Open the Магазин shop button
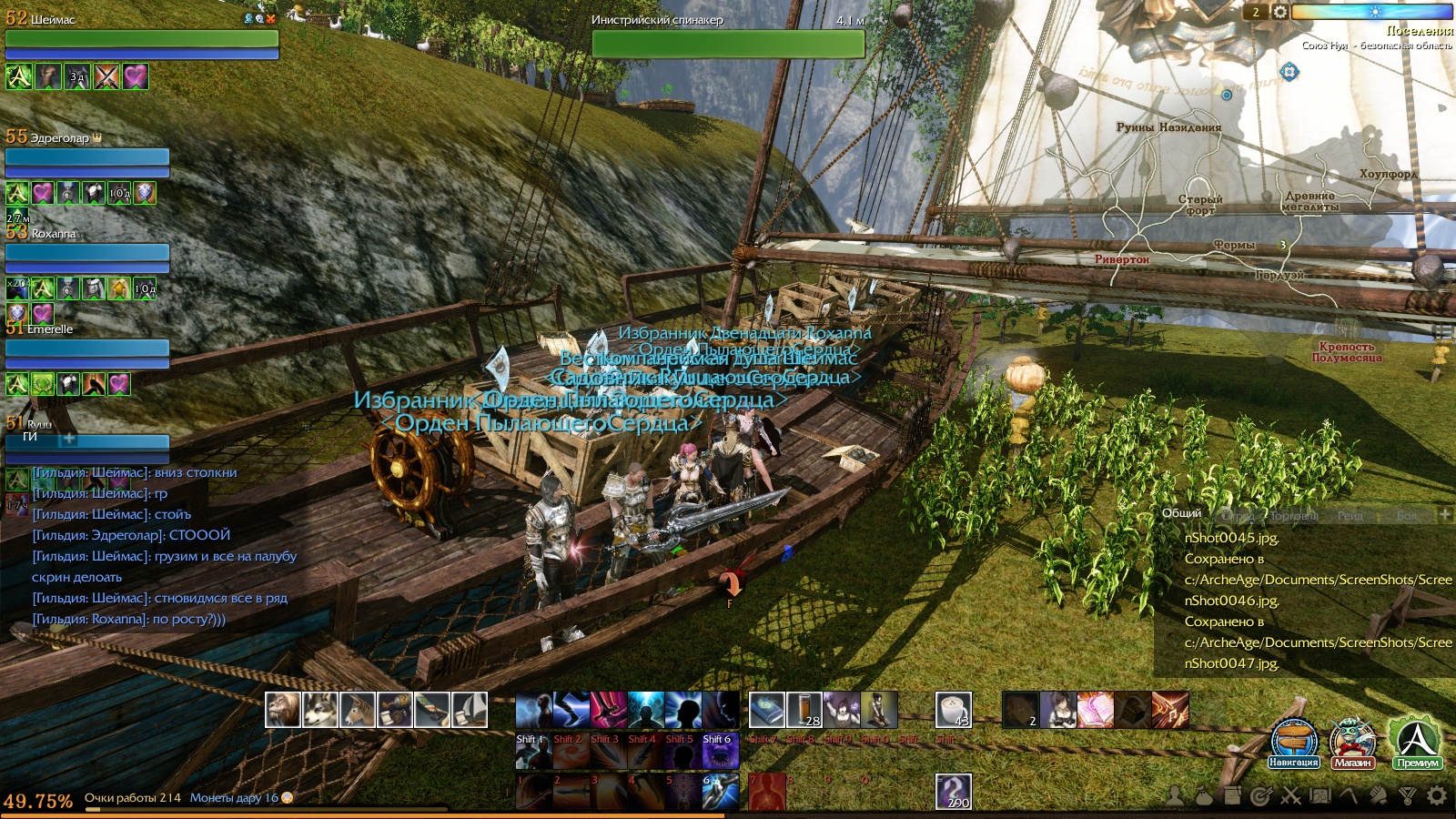The width and height of the screenshot is (1456, 819). point(1352,743)
